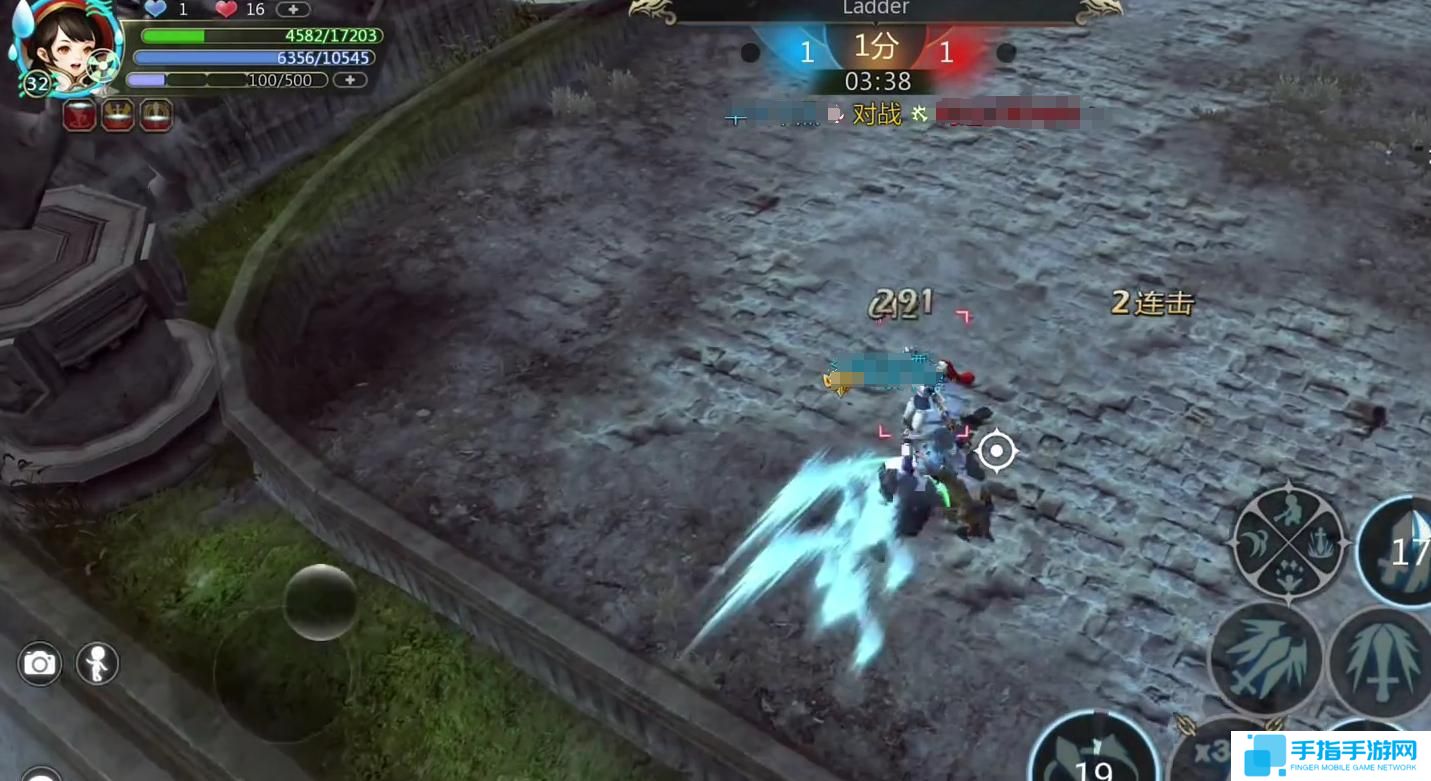
Task: Open the player character portrait
Action: tap(62, 45)
